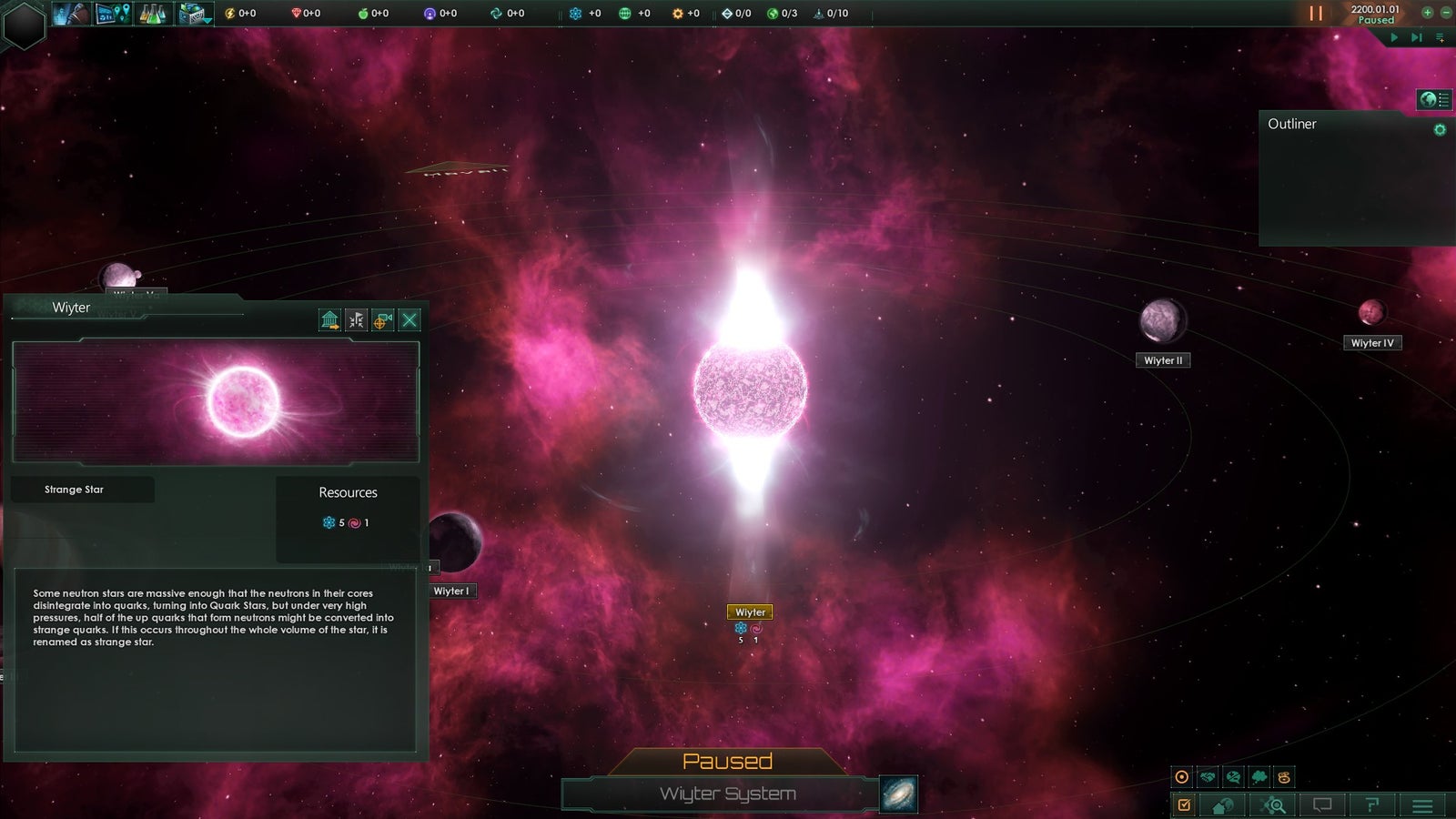Viewport: 1456px width, 819px height.
Task: Click the return-to-capital temple icon in the Wiyter window
Action: pos(331,320)
